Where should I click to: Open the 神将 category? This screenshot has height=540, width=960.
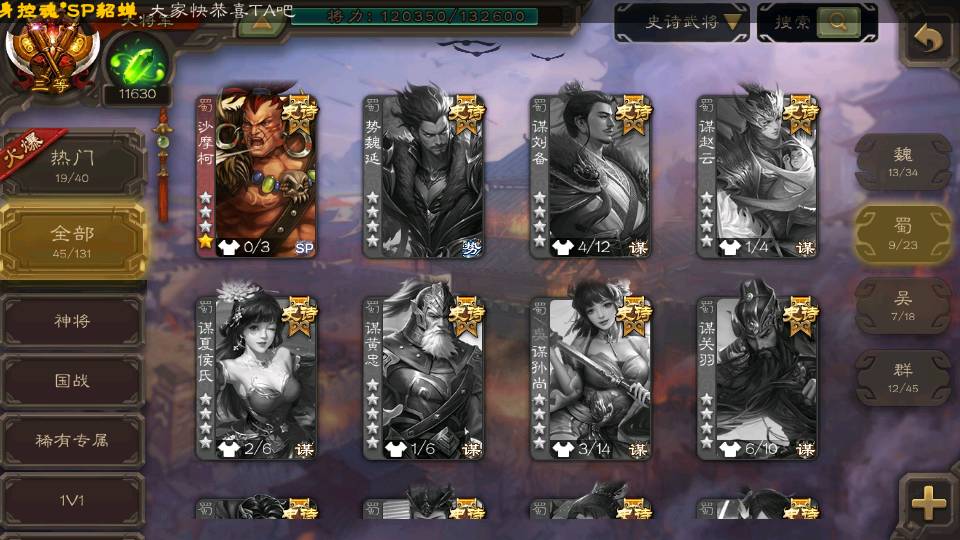[x=72, y=322]
